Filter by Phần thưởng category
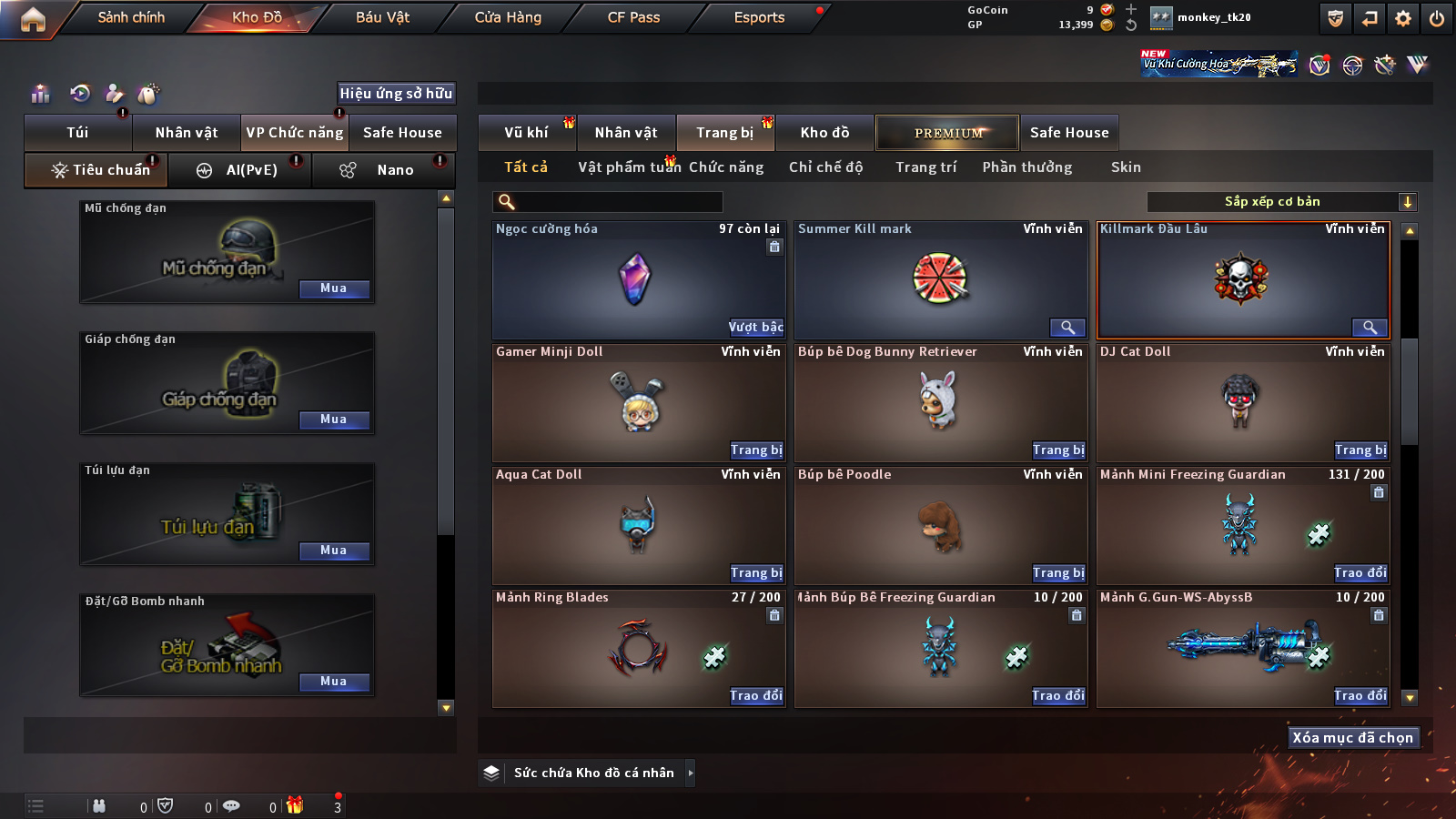Screen dimensions: 1456x819 (1026, 167)
